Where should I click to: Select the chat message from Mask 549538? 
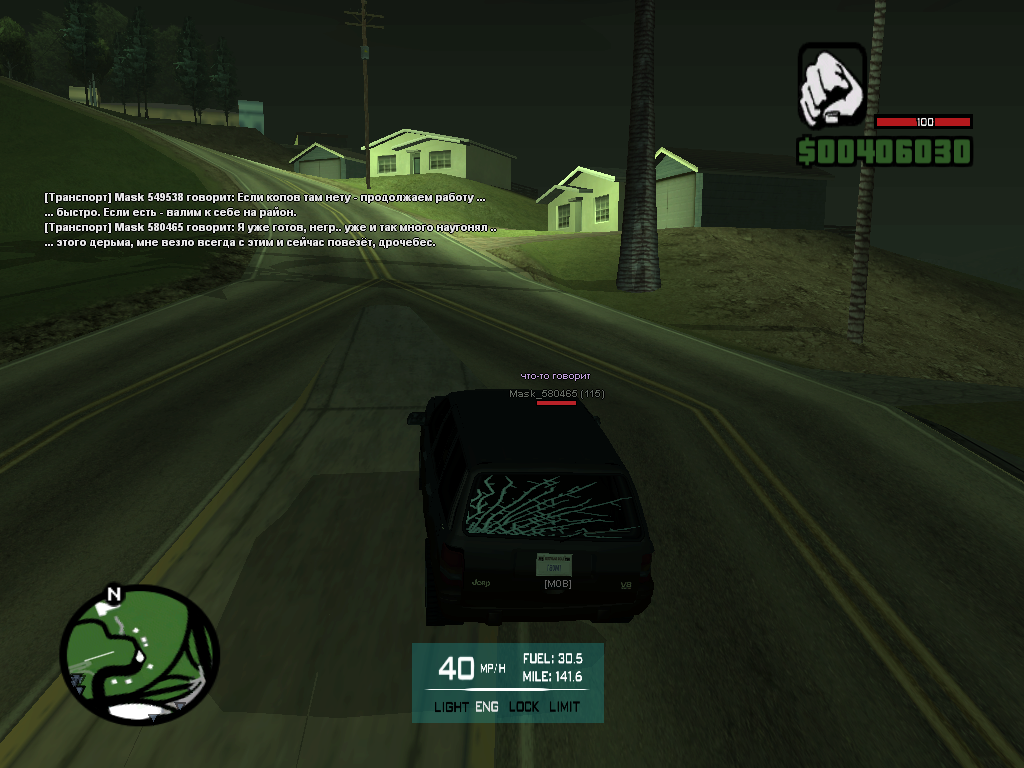[x=265, y=198]
